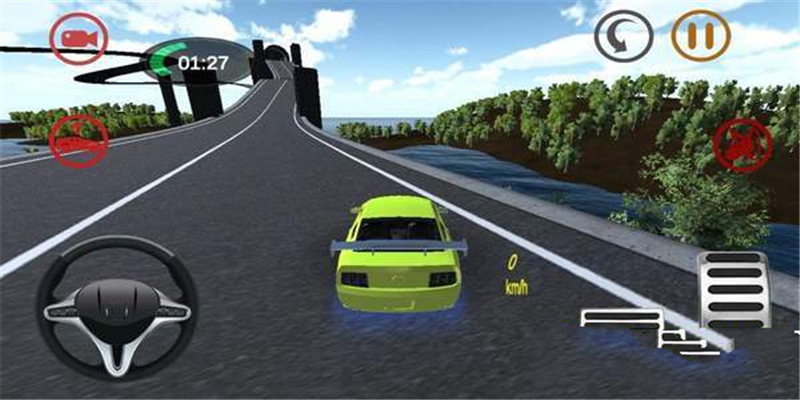
Task: Restart with the curved arrow button
Action: coord(623,37)
